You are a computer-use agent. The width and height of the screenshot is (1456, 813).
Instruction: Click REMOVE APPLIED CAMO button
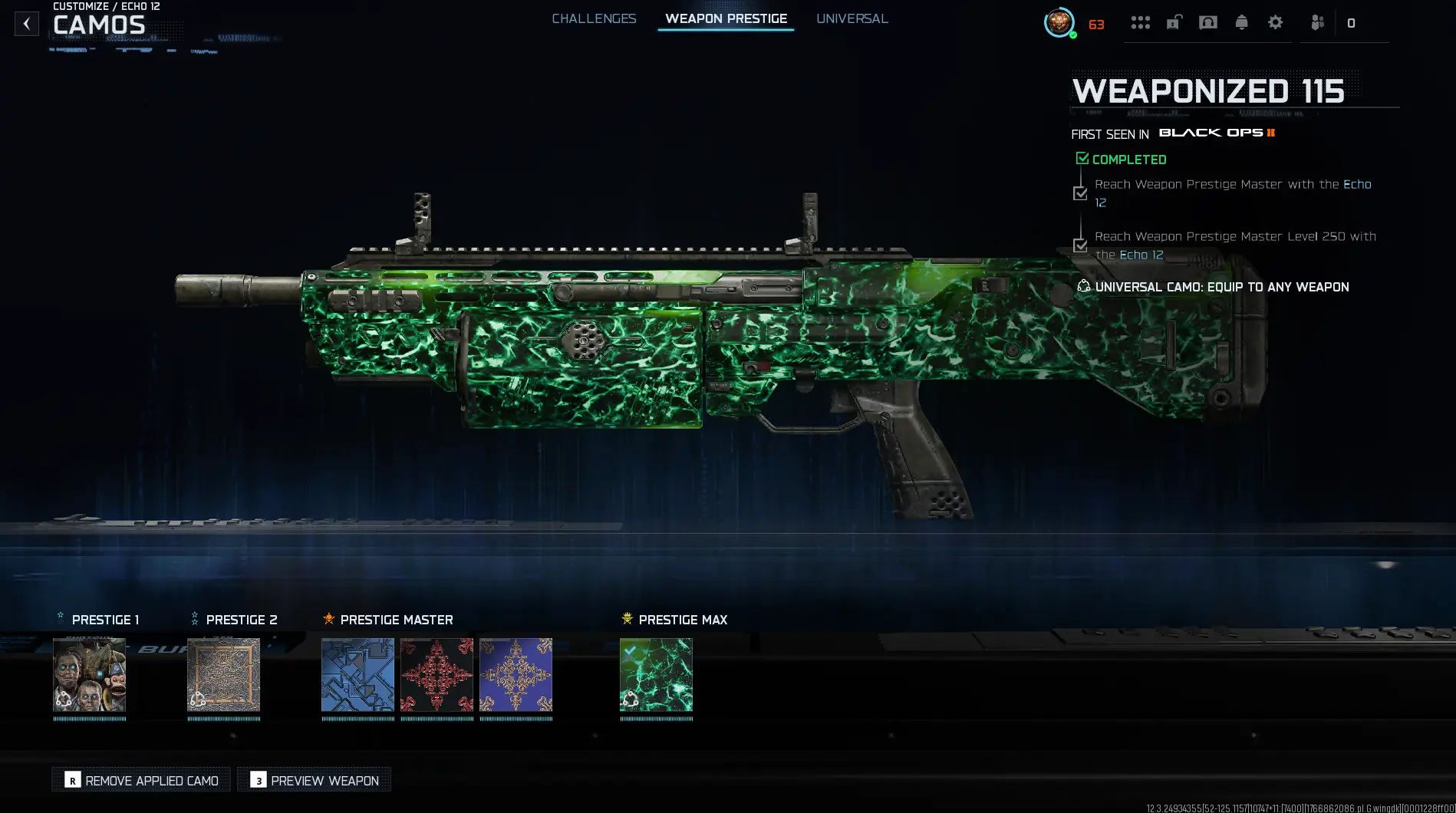[140, 779]
